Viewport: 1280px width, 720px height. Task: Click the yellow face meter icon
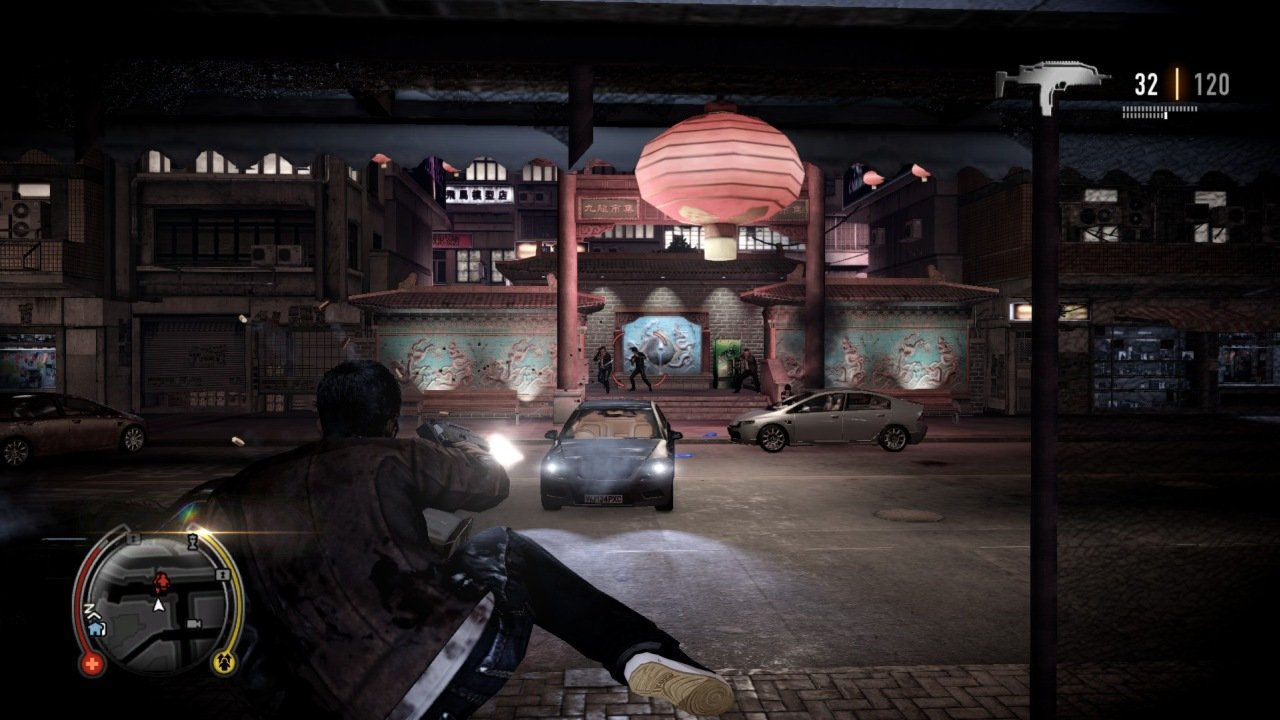[x=224, y=661]
